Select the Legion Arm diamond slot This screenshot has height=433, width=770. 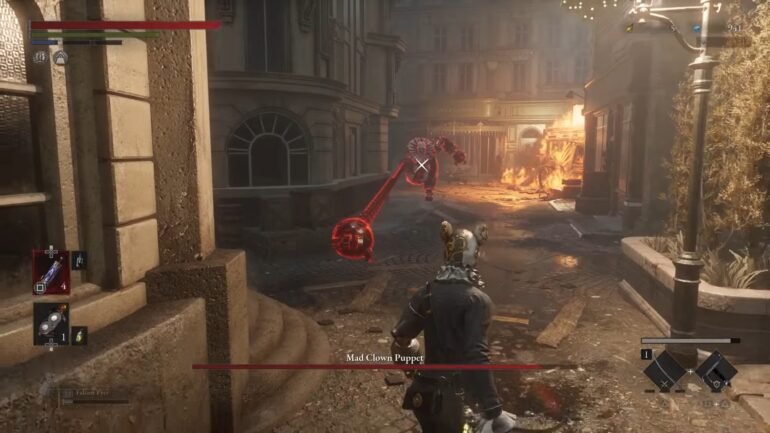[715, 371]
